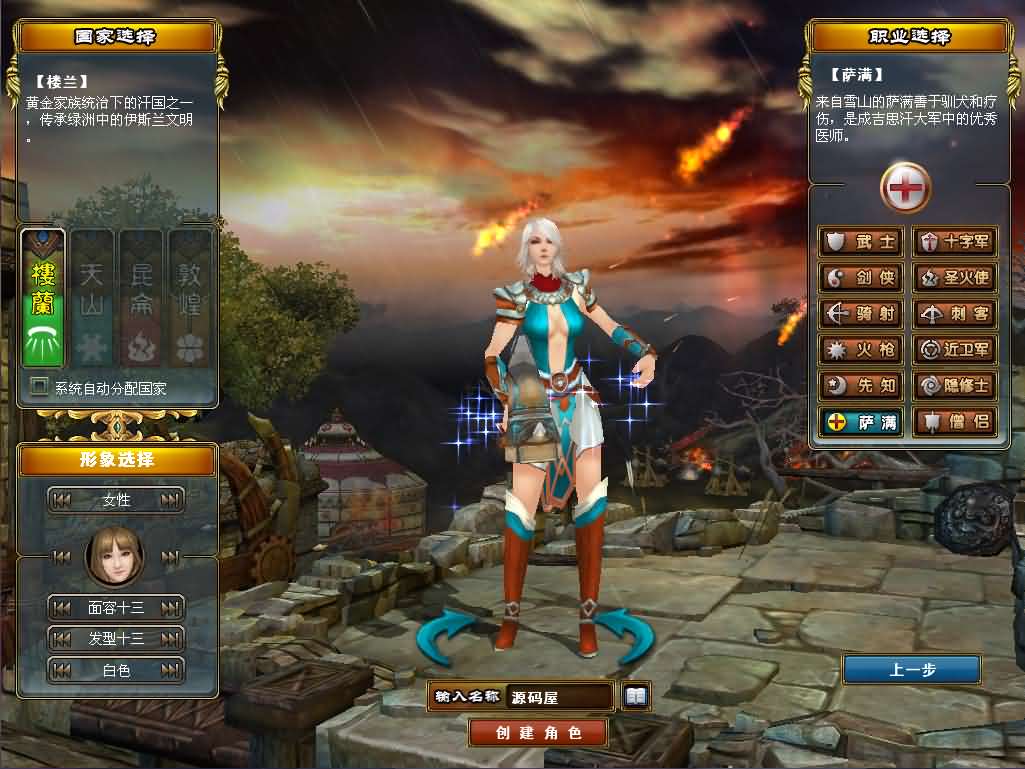Choose the 近卫军 guard class
This screenshot has height=769, width=1025.
tap(955, 350)
